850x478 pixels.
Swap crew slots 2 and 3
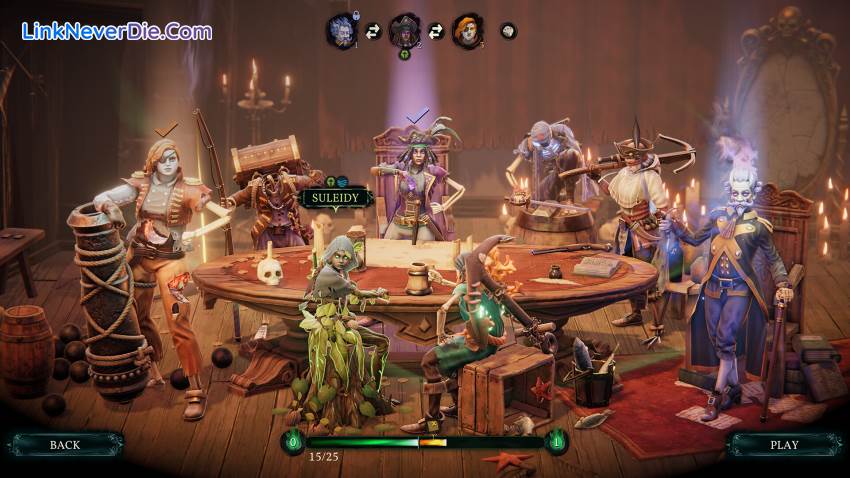[436, 32]
